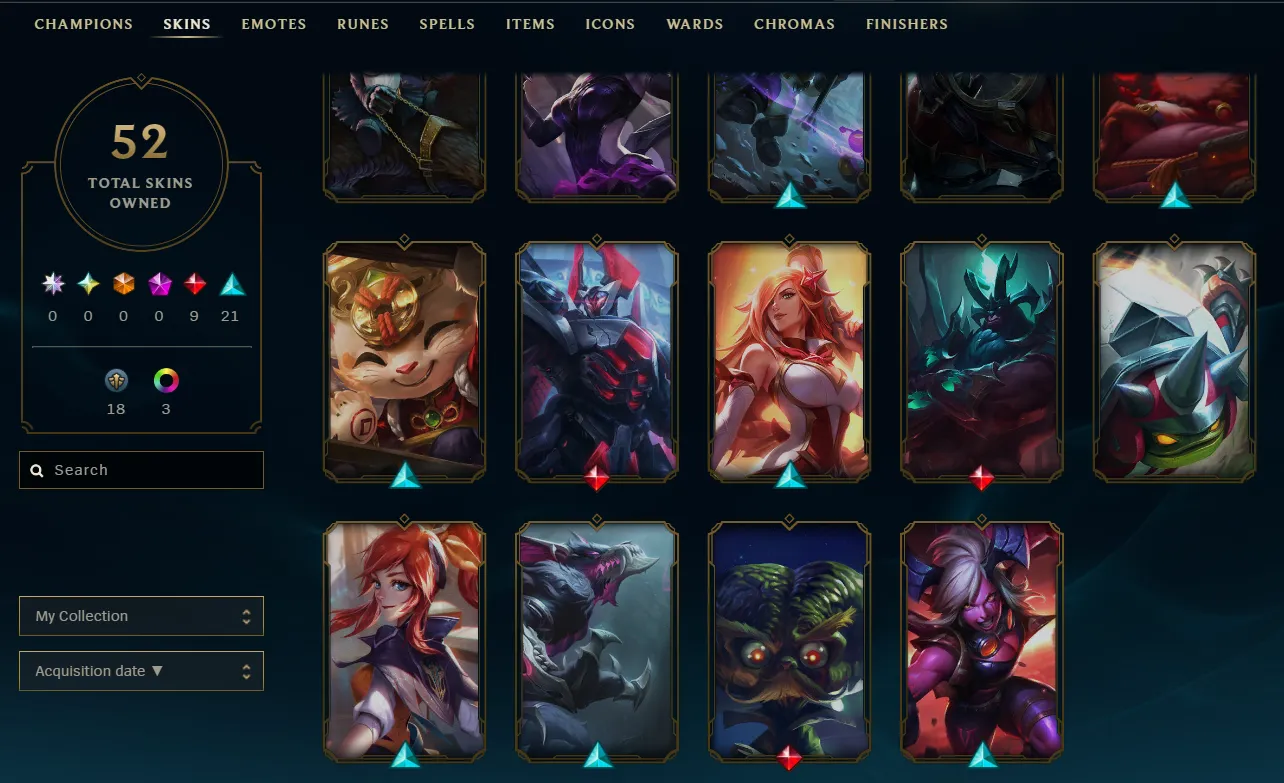
Task: Select the Miss Fortune skin card
Action: pyautogui.click(x=789, y=362)
